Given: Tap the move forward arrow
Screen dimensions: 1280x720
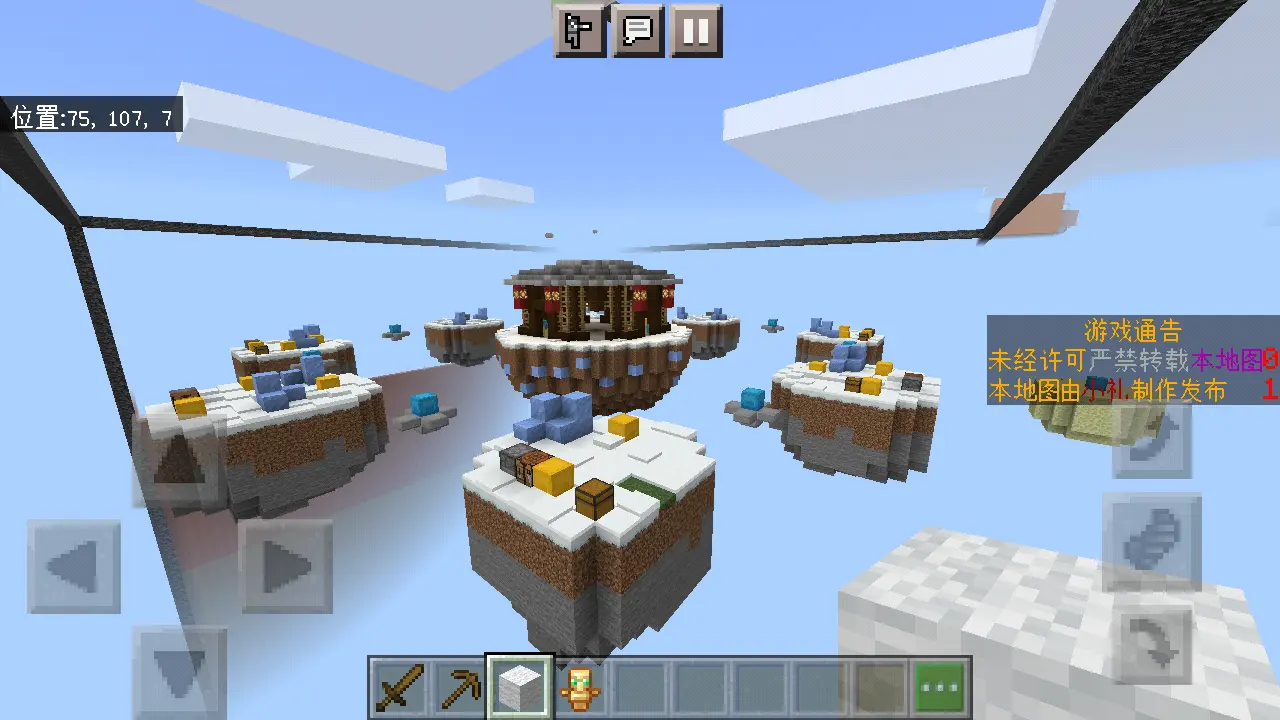Looking at the screenshot, I should [179, 462].
